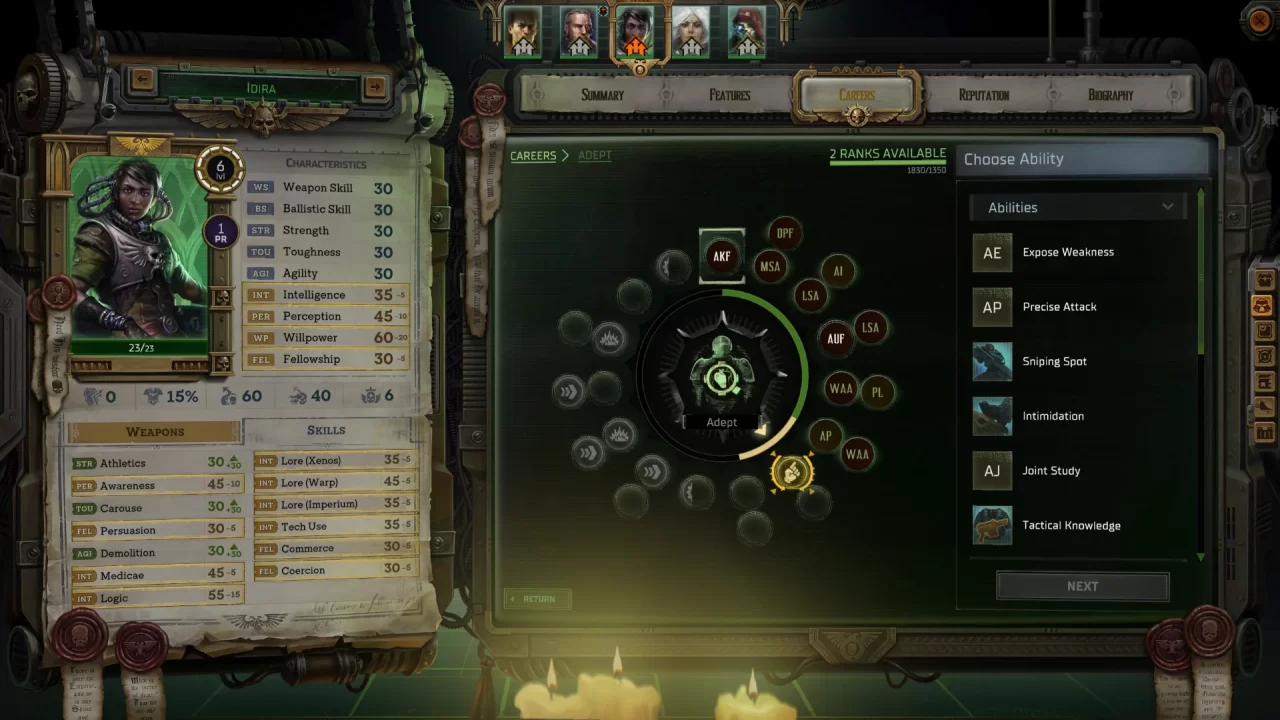Click the Intimidation ability icon

[x=992, y=416]
